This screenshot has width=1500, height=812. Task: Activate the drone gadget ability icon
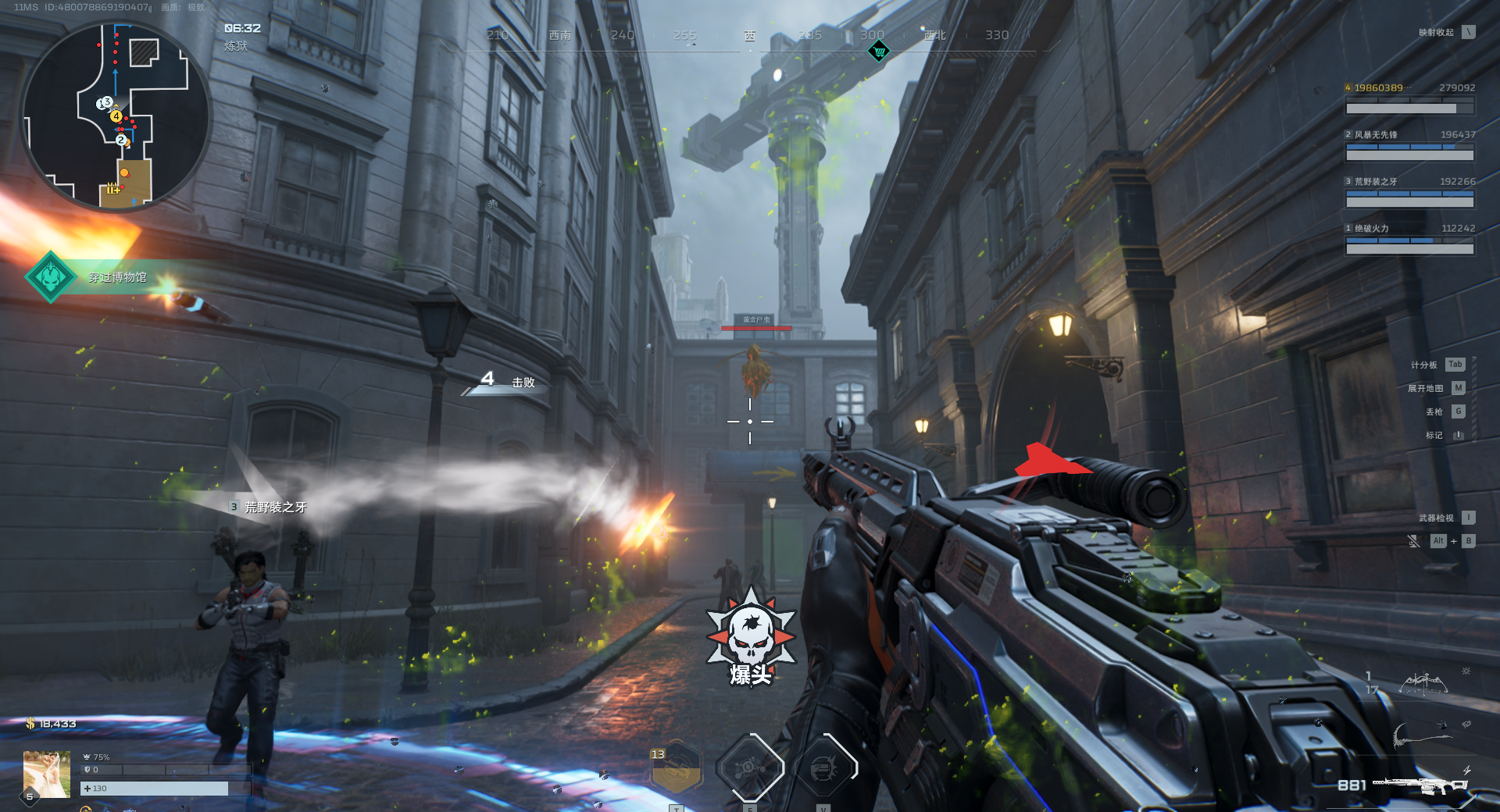pos(750,768)
